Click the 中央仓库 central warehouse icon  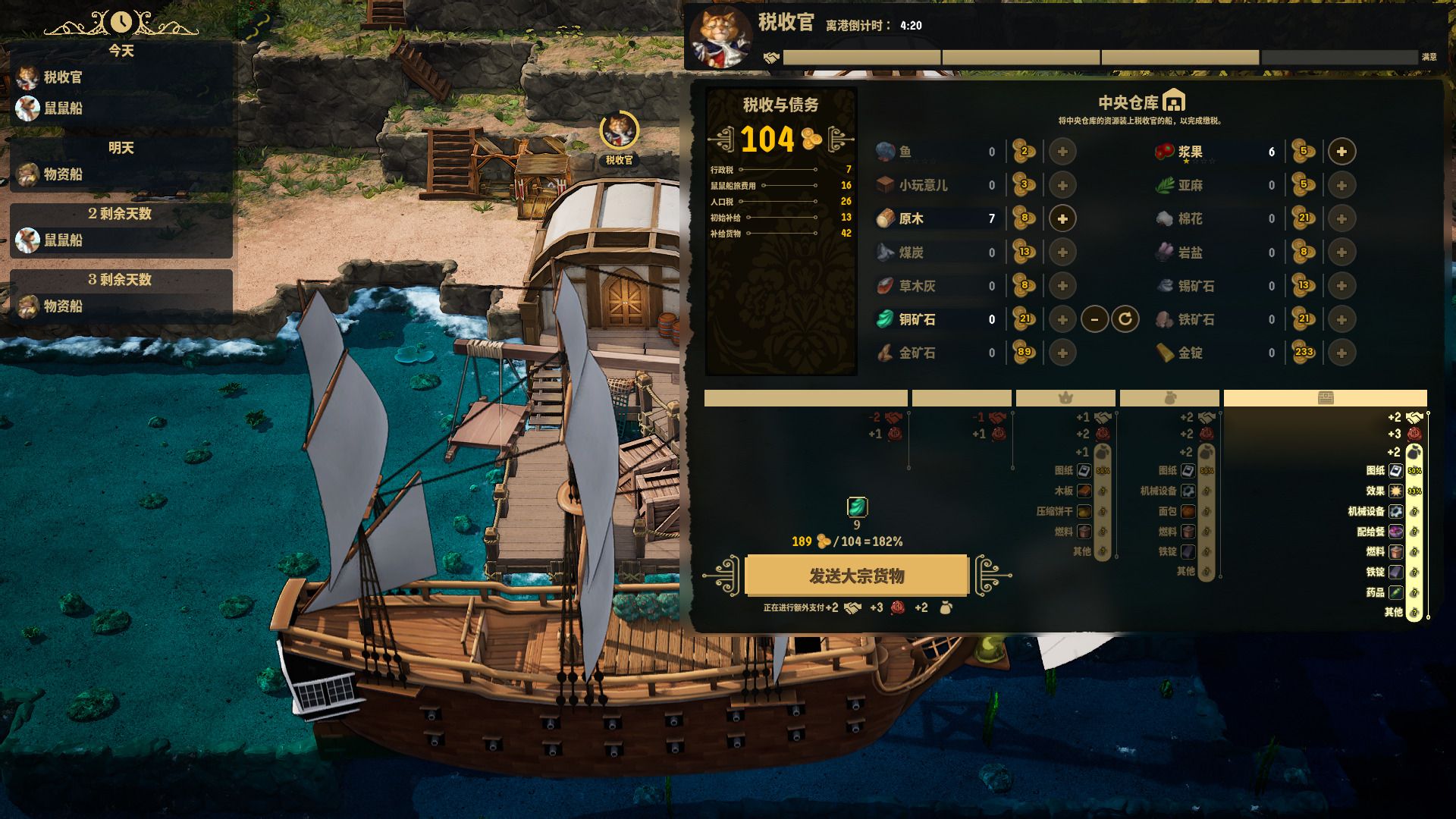1173,101
